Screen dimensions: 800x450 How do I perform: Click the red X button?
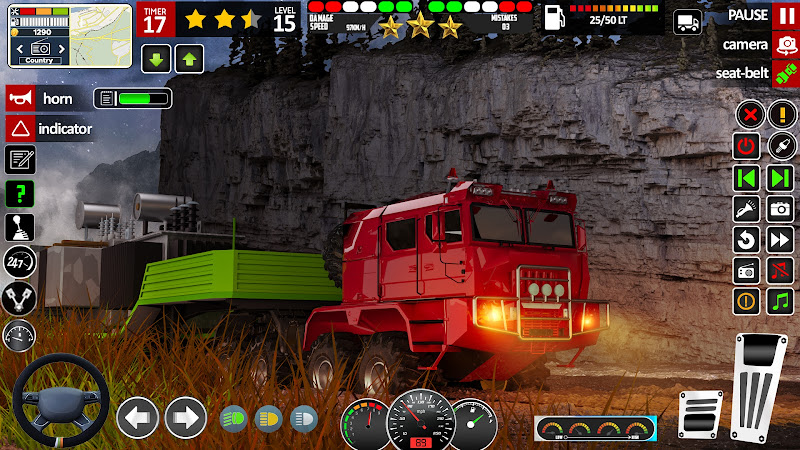748,114
